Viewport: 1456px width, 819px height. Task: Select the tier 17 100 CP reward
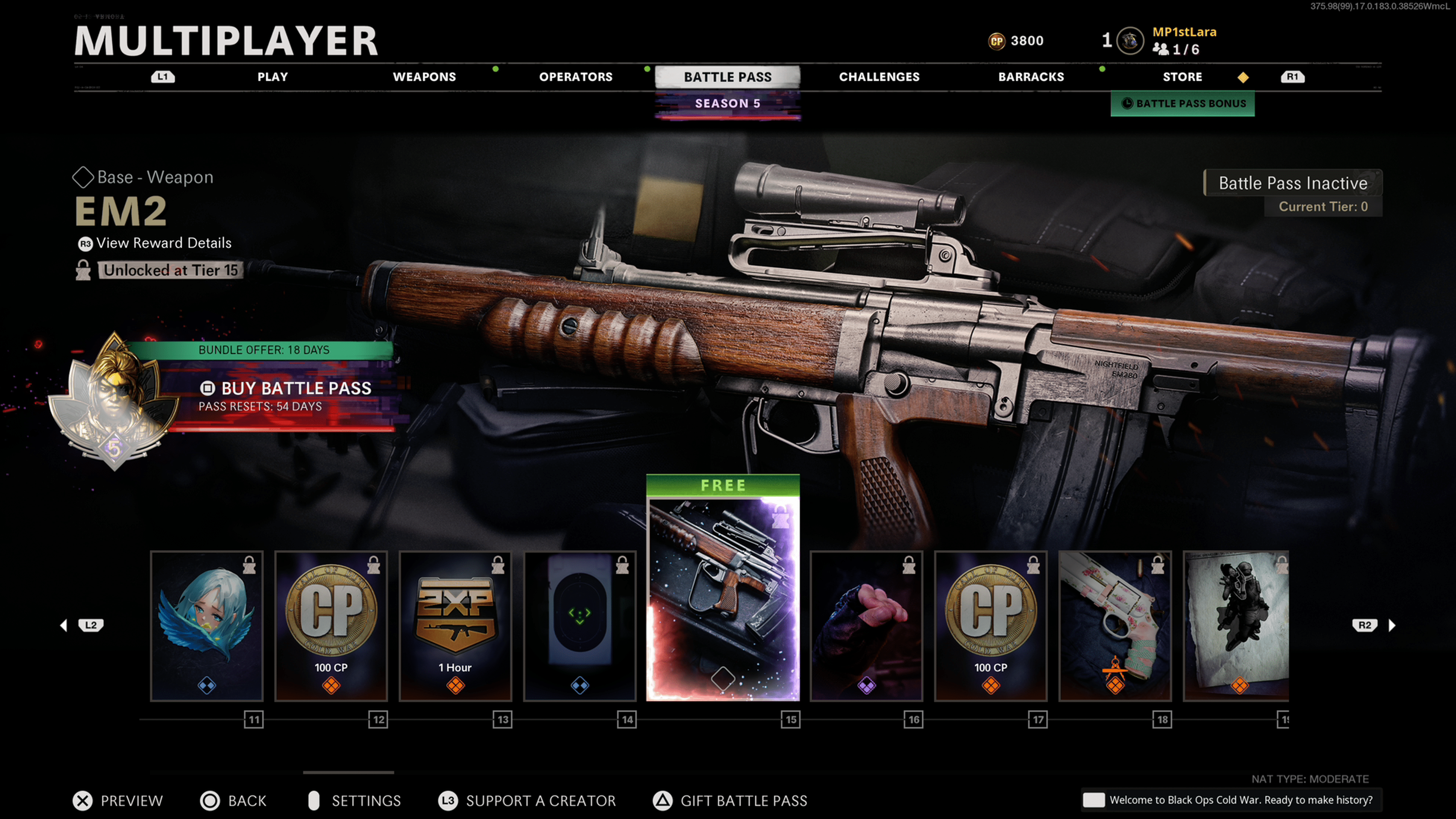(x=991, y=626)
